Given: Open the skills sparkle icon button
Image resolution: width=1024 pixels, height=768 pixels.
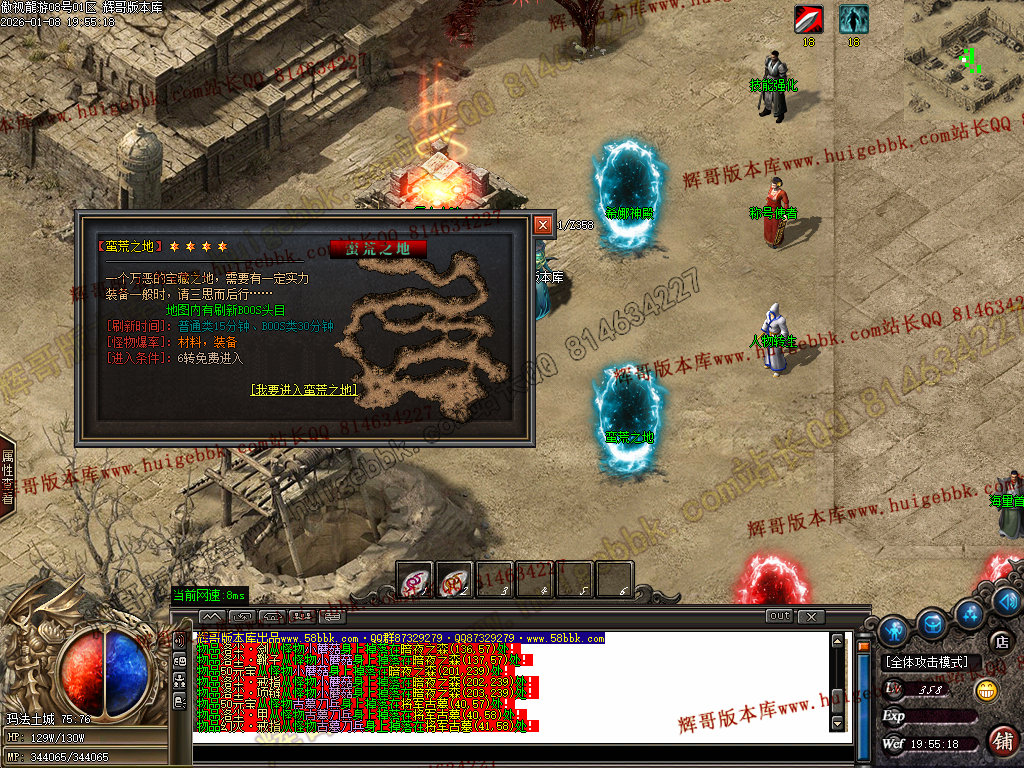Looking at the screenshot, I should tap(968, 612).
